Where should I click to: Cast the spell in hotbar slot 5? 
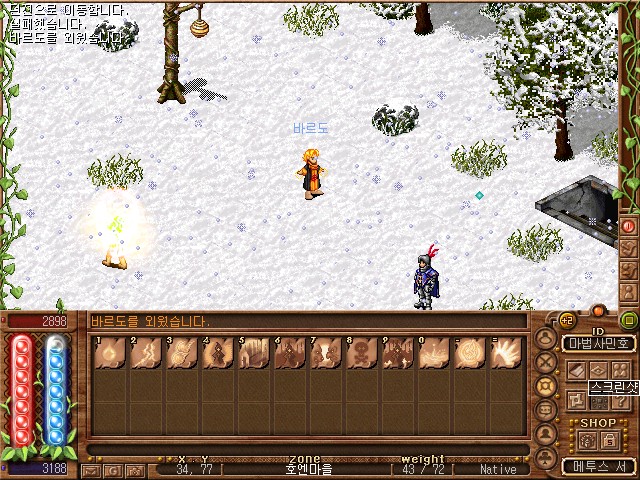[252, 352]
